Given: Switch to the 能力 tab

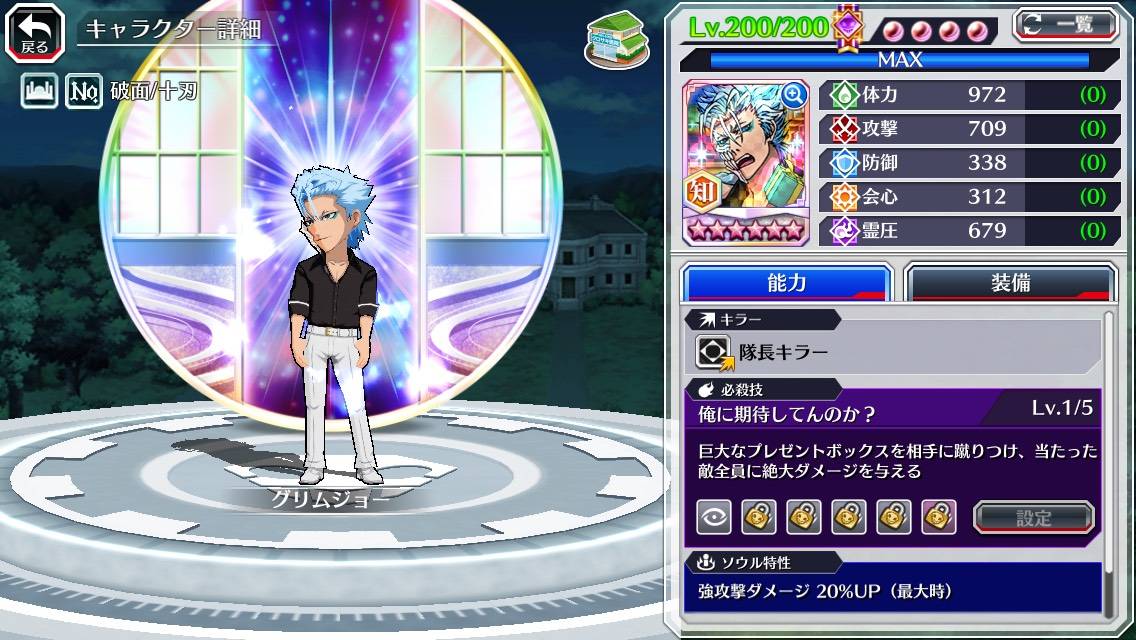Looking at the screenshot, I should [786, 283].
